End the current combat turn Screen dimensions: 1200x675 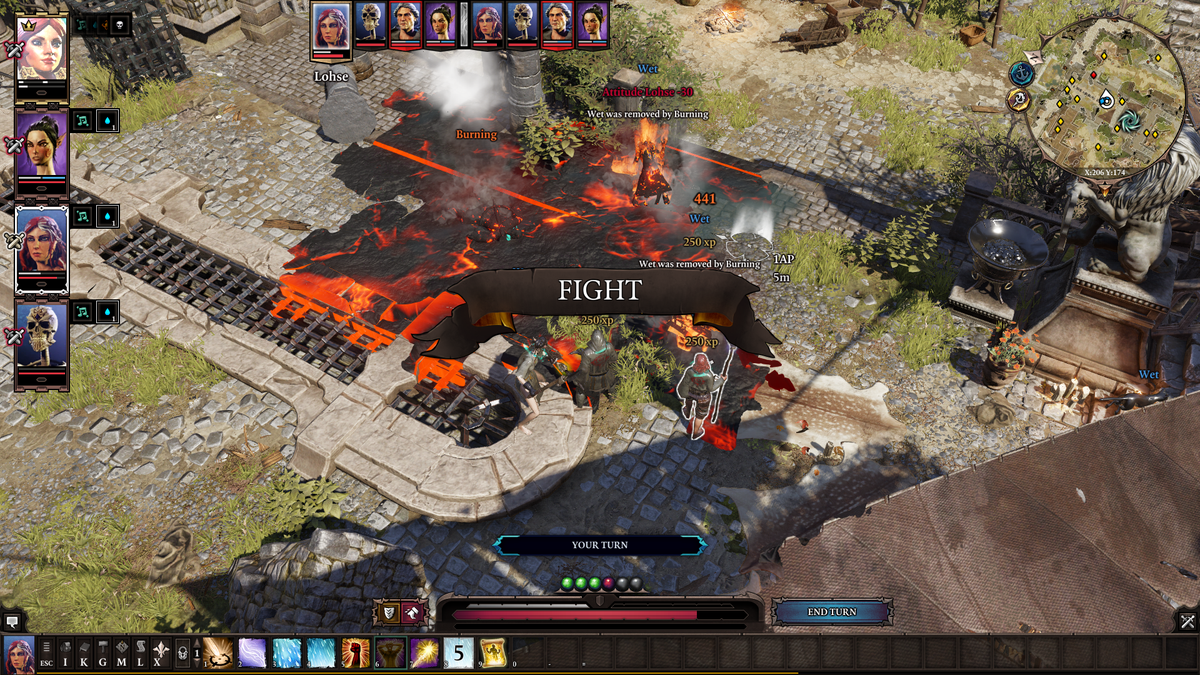[832, 612]
